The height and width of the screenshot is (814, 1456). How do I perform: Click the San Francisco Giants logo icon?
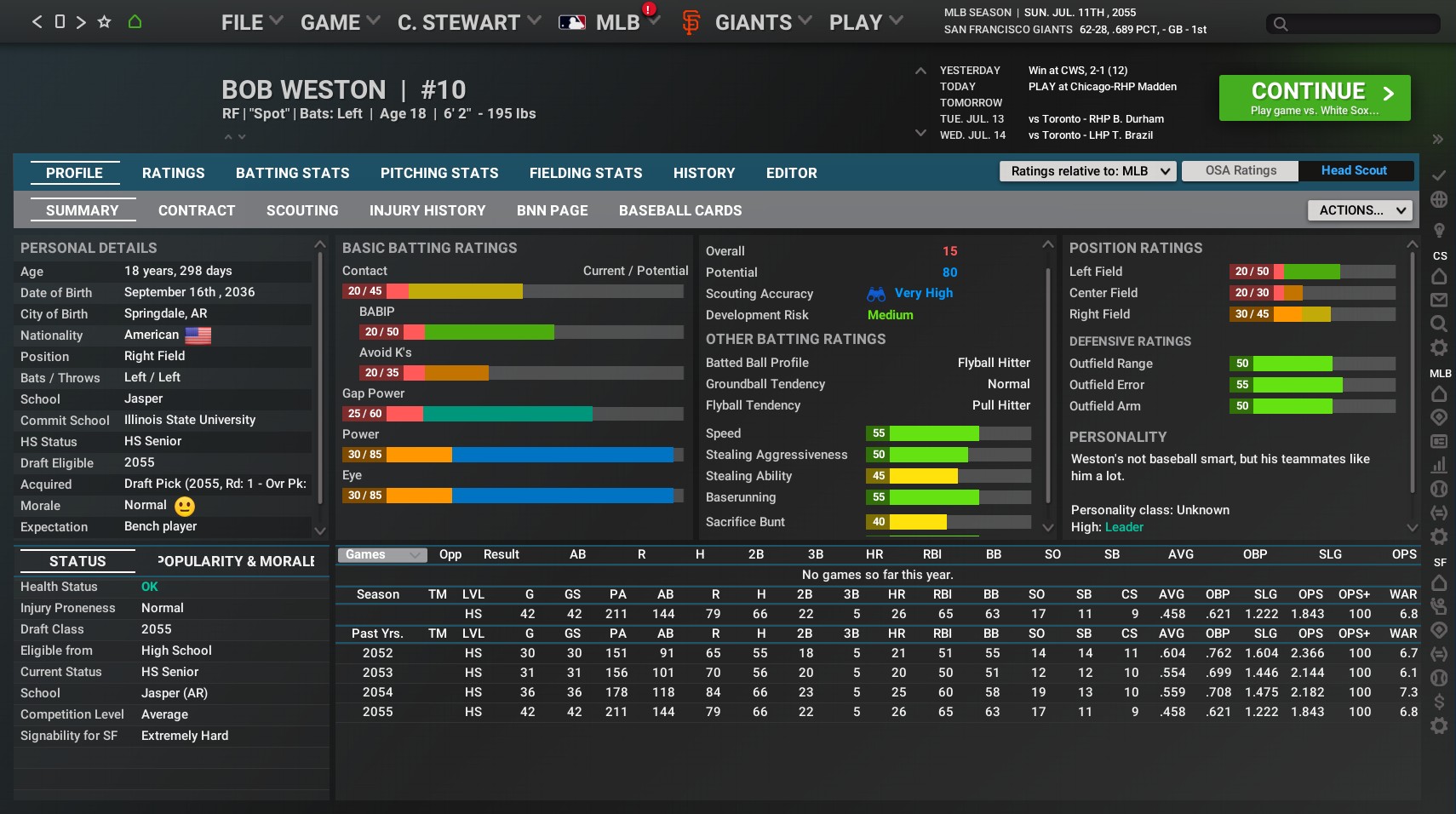pyautogui.click(x=691, y=22)
